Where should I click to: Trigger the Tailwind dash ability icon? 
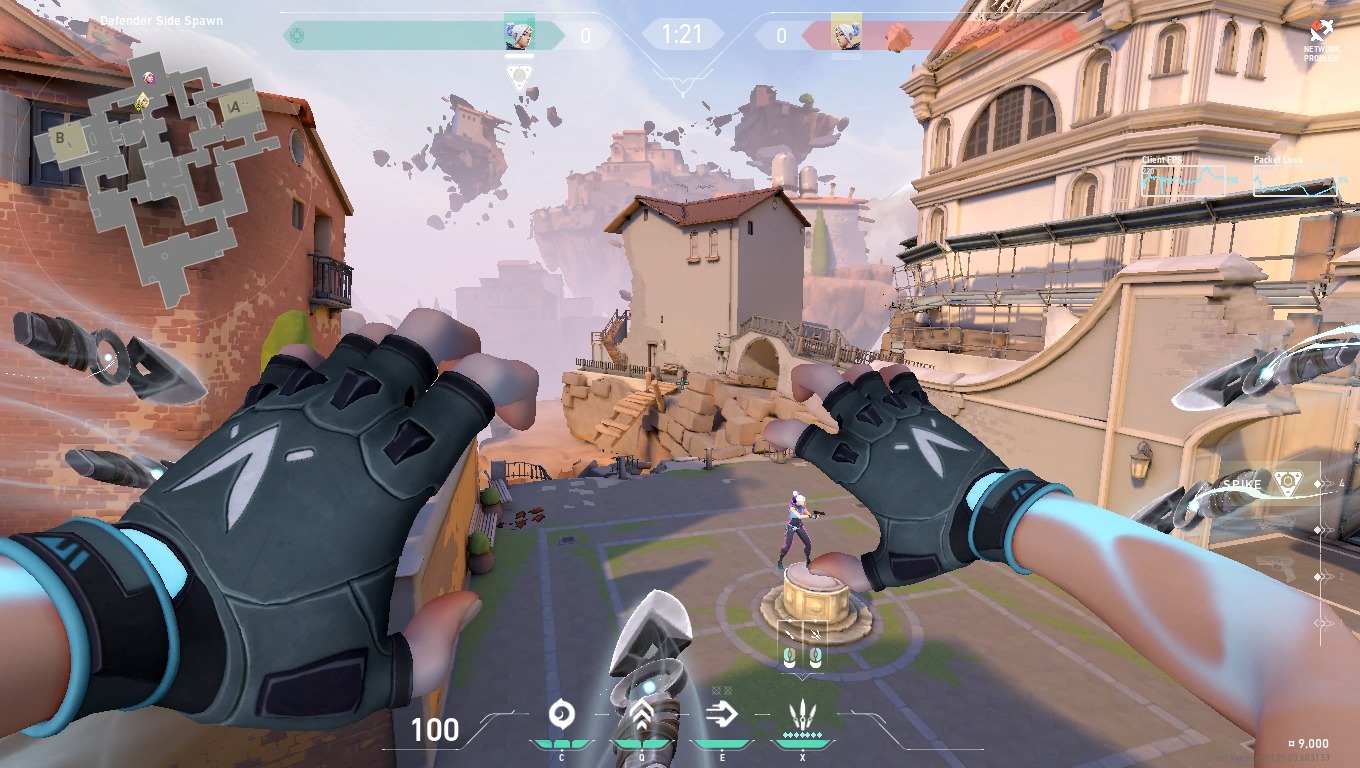point(721,714)
